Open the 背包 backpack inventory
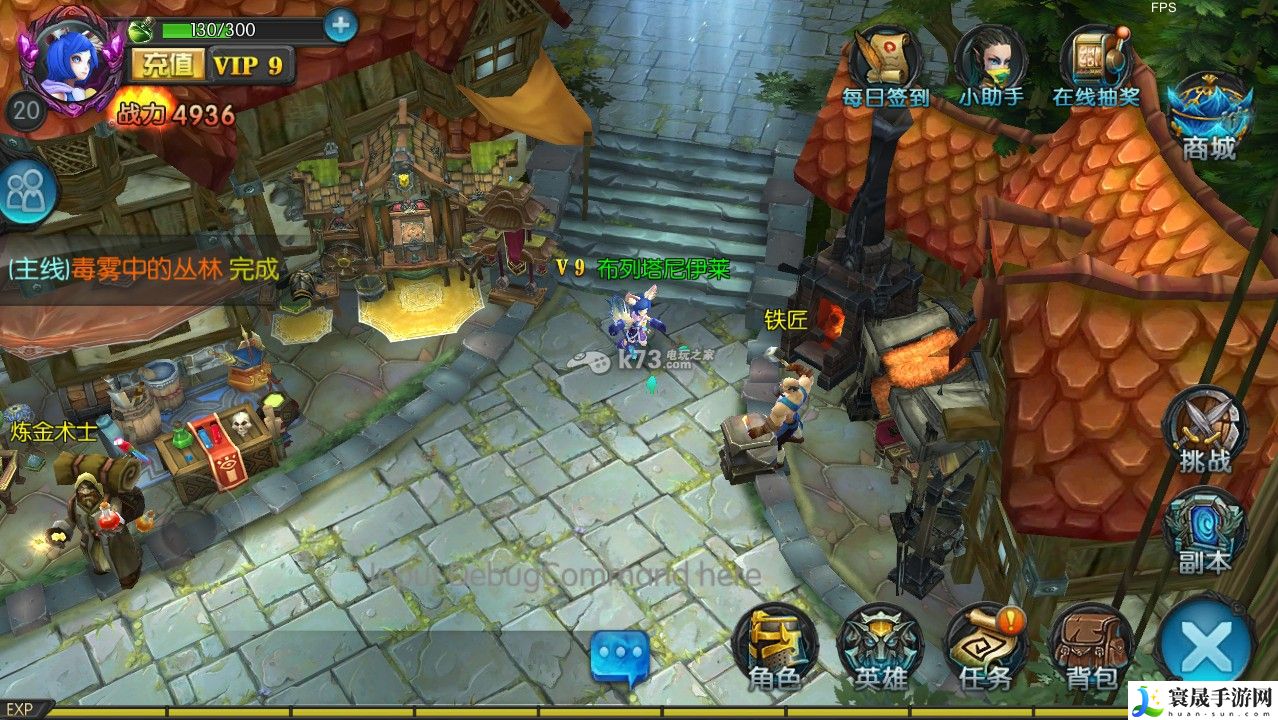 [x=1091, y=647]
